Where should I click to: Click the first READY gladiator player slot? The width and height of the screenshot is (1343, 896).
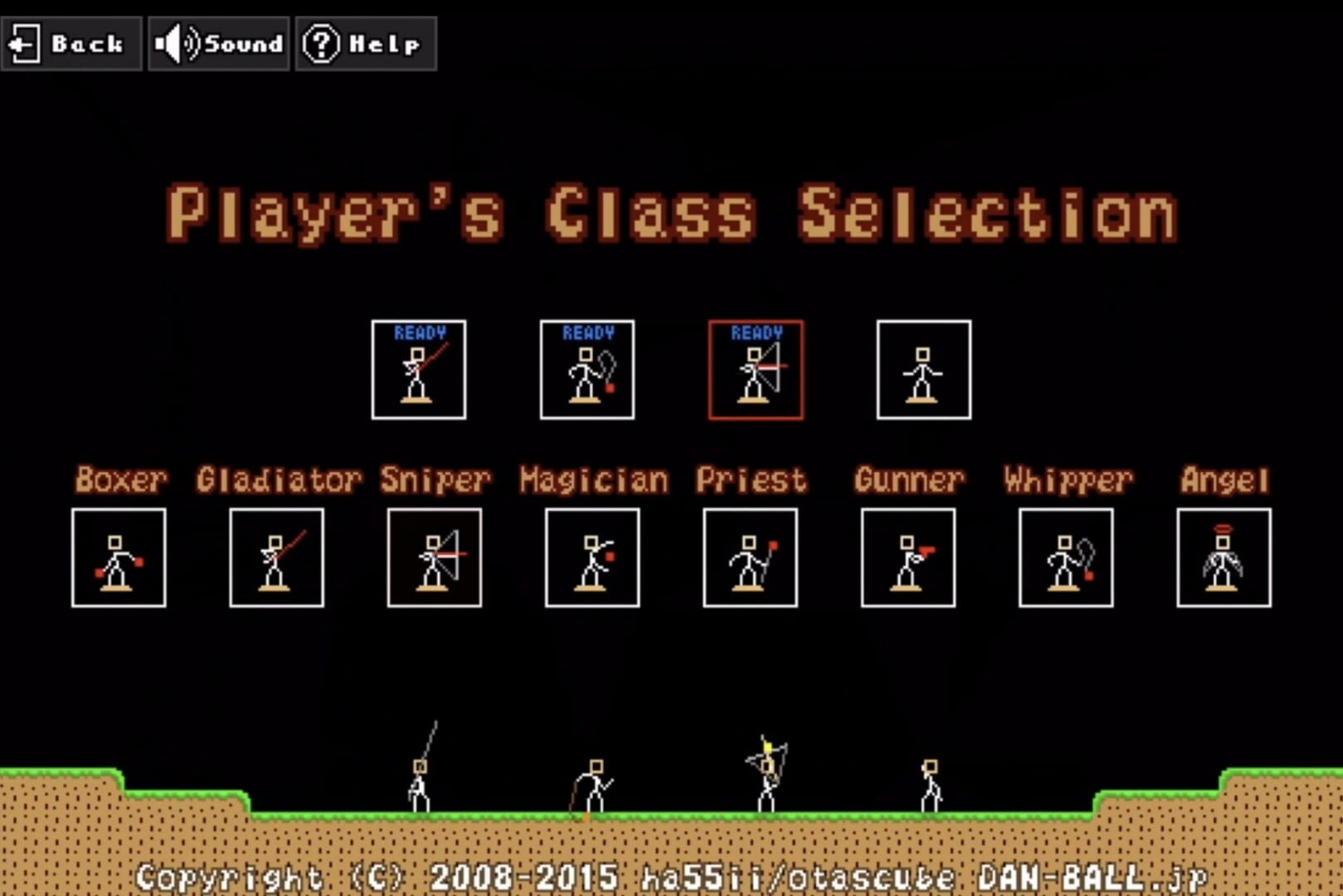(420, 369)
